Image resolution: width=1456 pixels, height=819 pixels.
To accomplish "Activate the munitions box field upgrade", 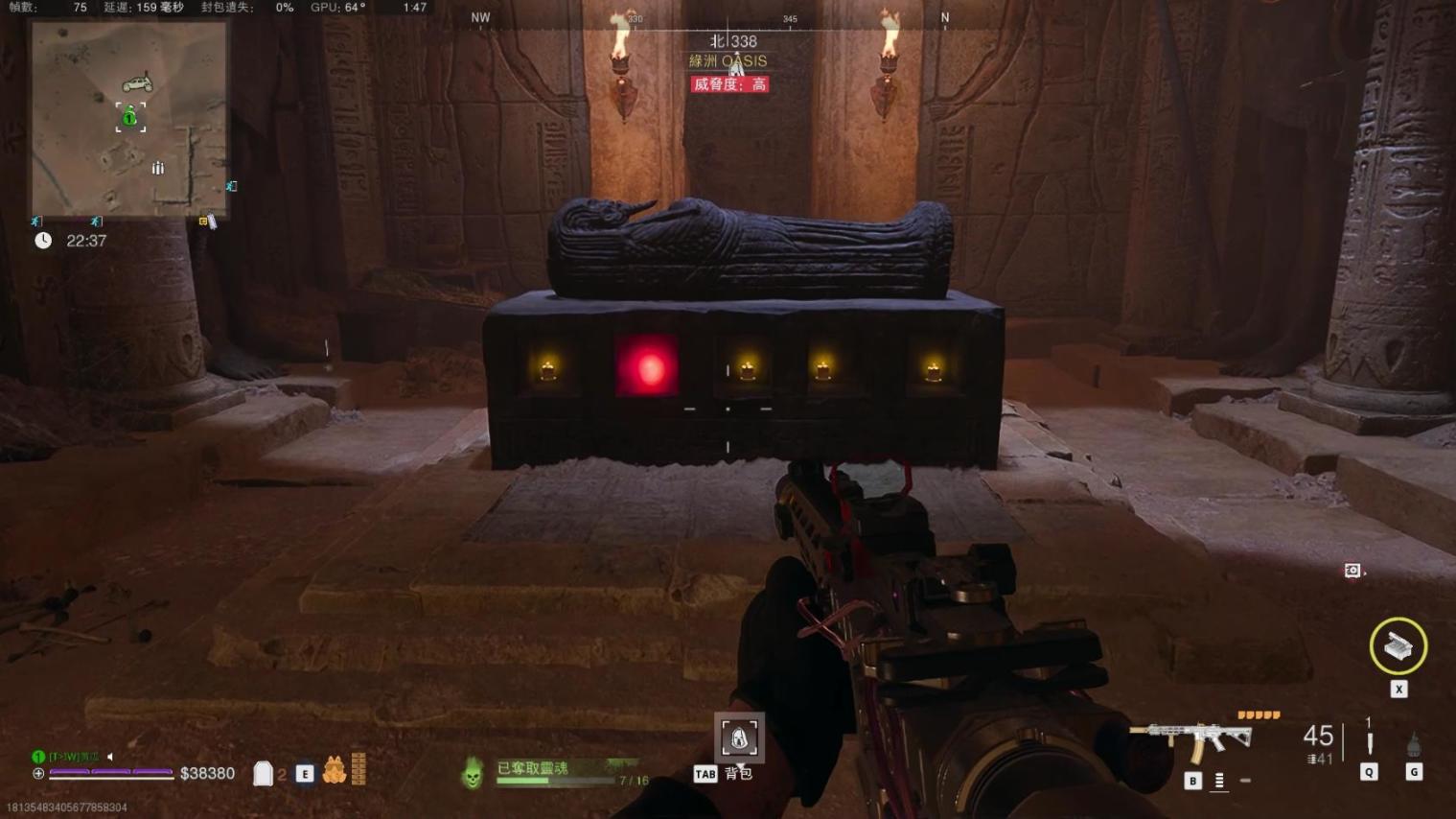I will click(x=1398, y=646).
